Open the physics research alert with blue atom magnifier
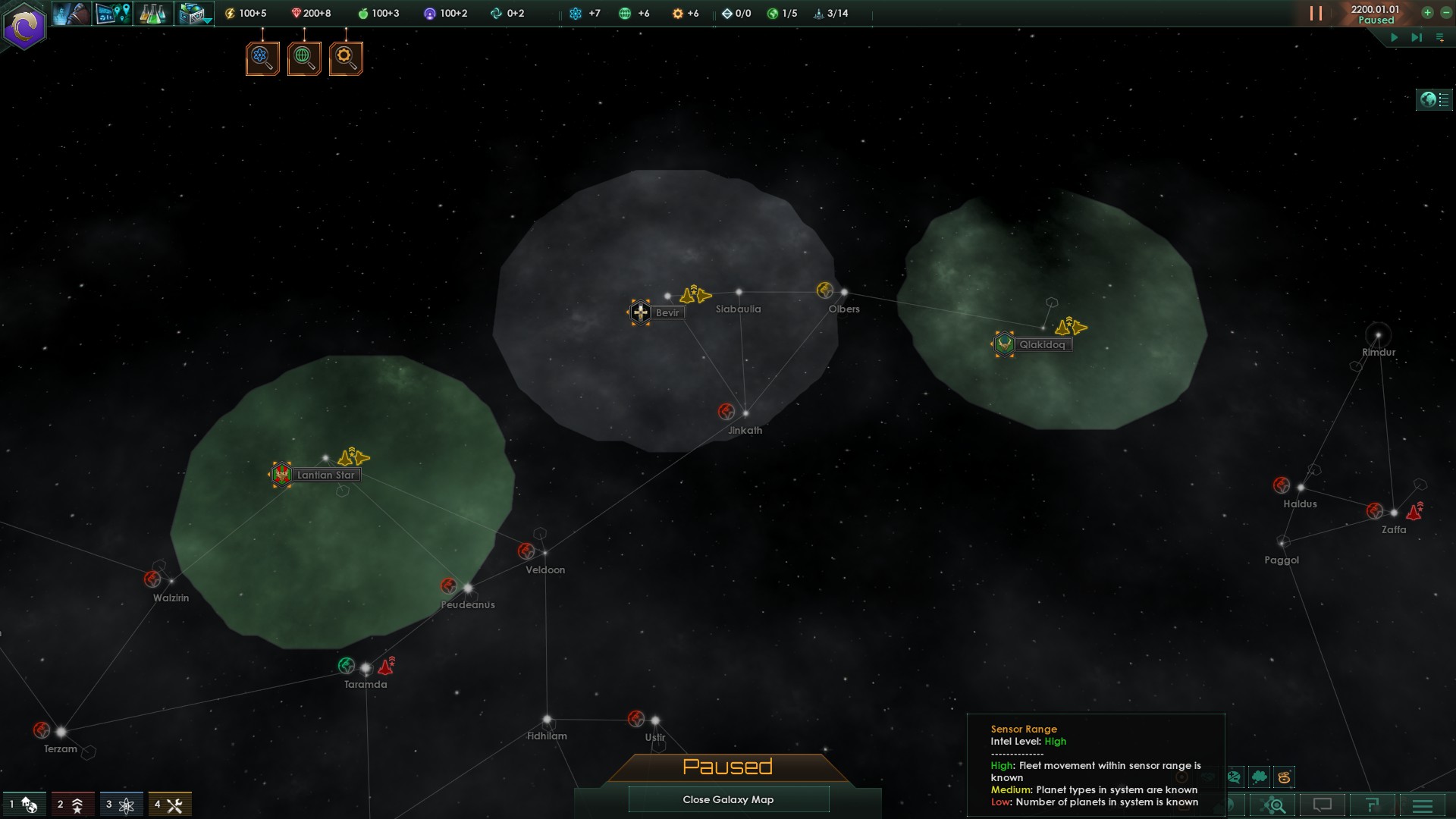Screen dimensions: 1456x819 (262, 57)
